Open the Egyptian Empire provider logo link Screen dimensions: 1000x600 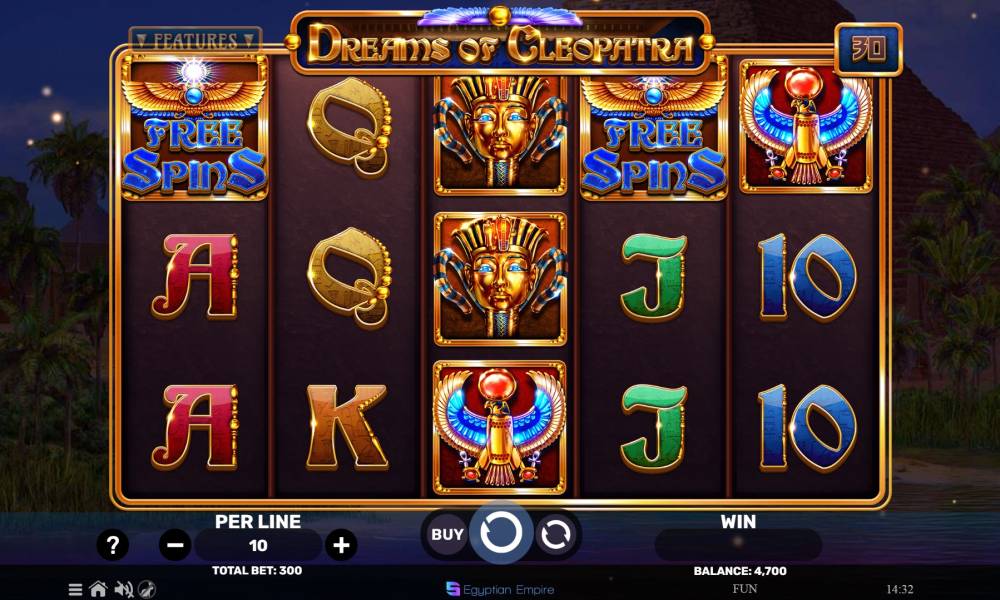pos(500,589)
